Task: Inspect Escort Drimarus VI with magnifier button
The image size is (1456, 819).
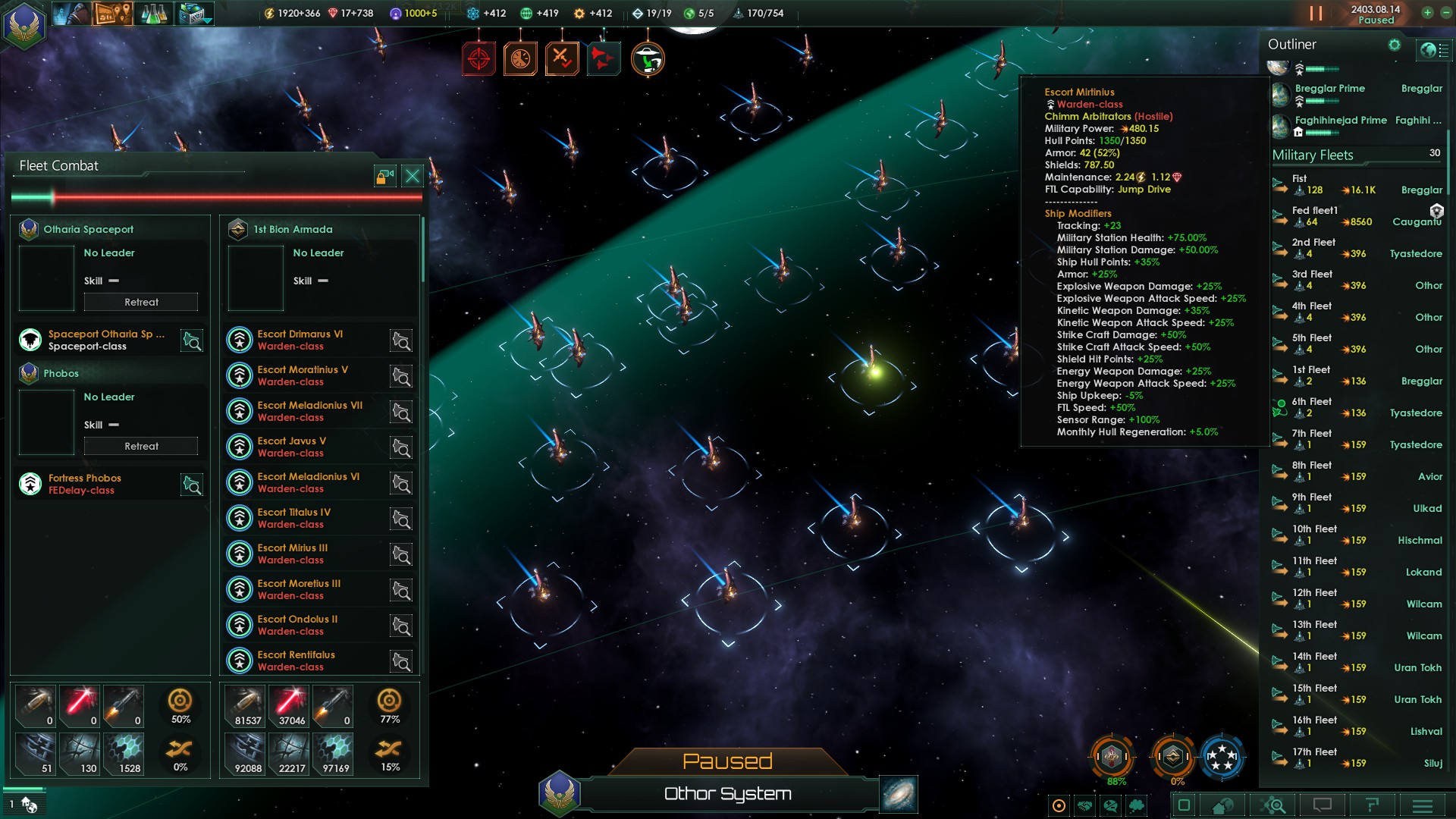Action: point(401,341)
